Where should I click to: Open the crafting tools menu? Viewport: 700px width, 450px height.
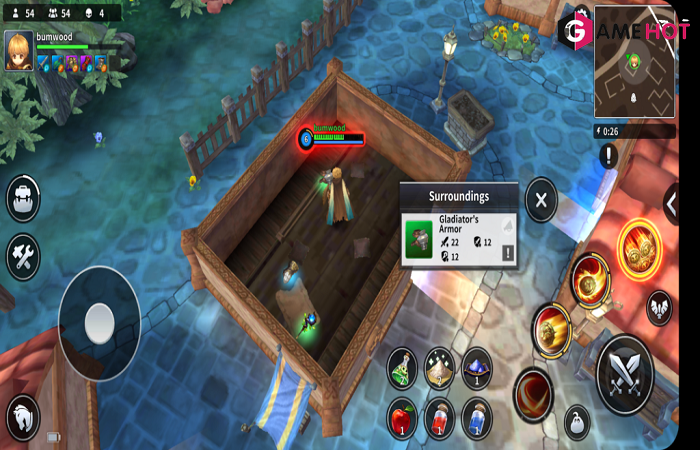pyautogui.click(x=22, y=256)
